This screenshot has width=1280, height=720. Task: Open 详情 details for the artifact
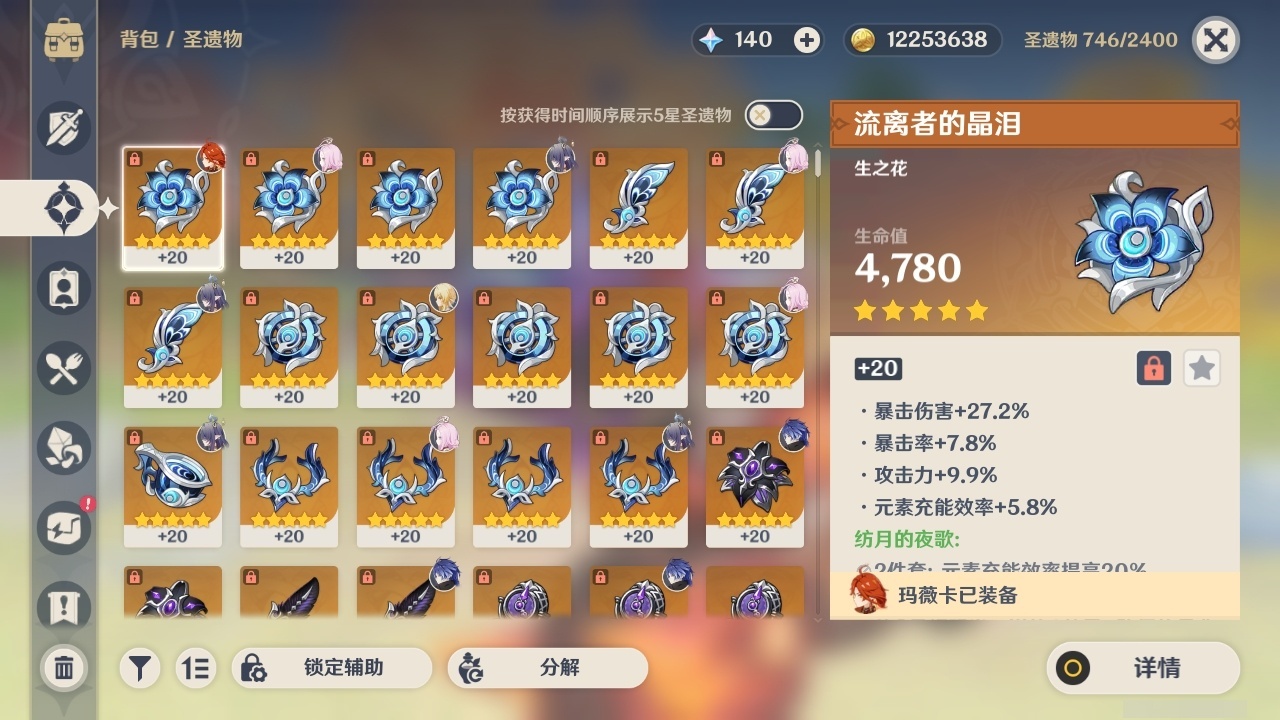pos(1143,668)
